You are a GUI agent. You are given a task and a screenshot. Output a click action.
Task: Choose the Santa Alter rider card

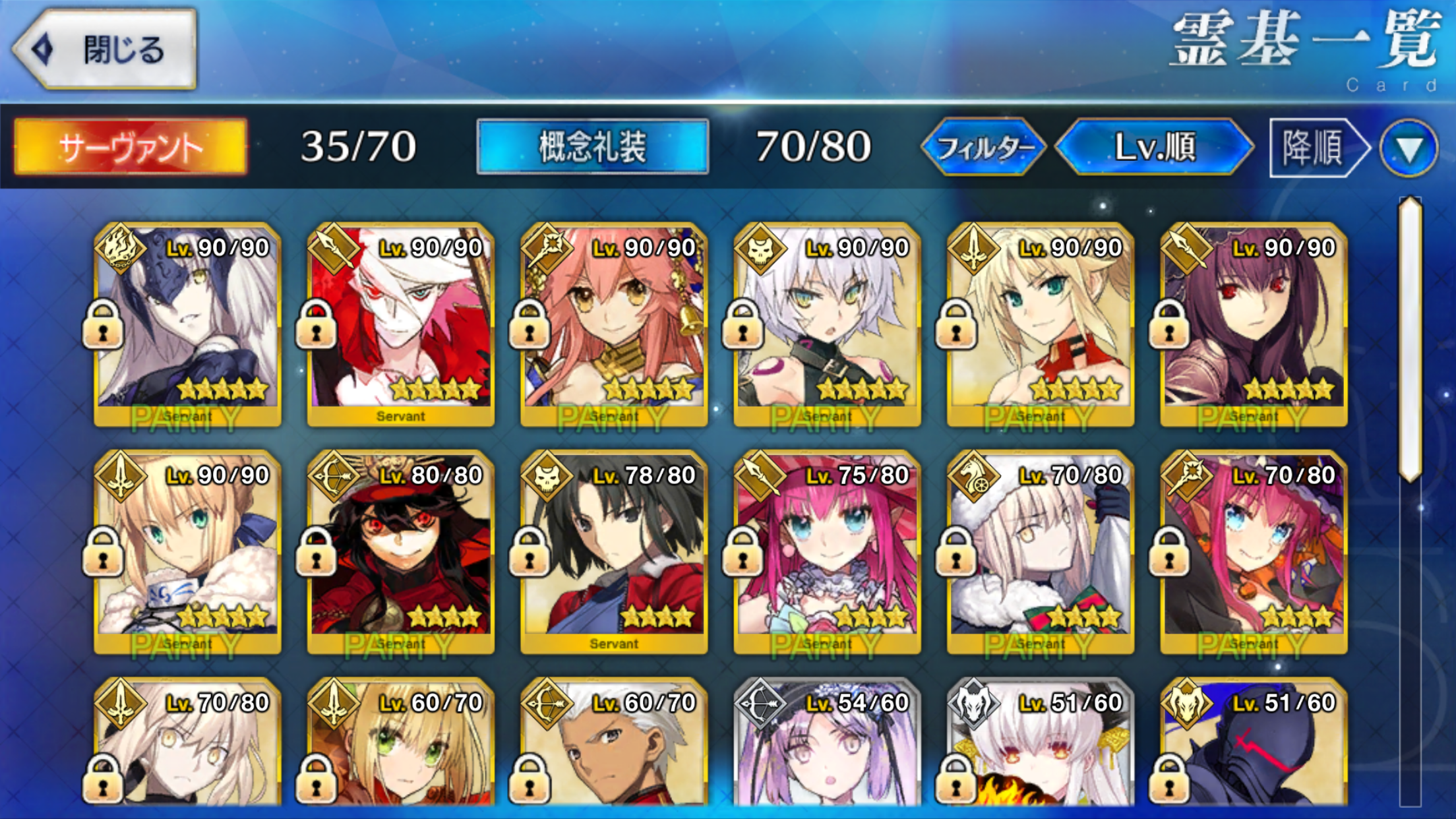(1040, 552)
